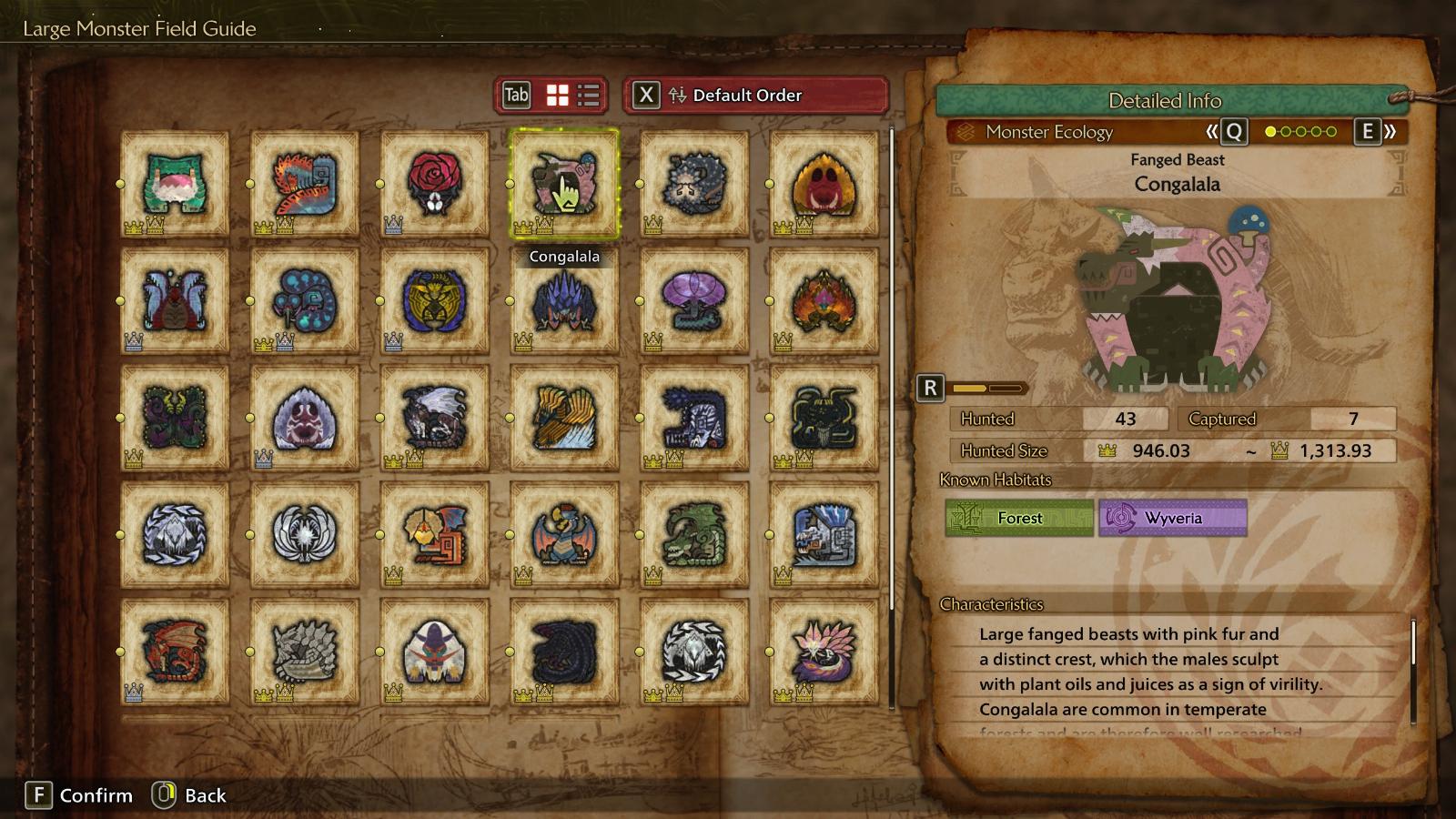Select the Congalala monster entry
1456x819 pixels.
pyautogui.click(x=564, y=184)
